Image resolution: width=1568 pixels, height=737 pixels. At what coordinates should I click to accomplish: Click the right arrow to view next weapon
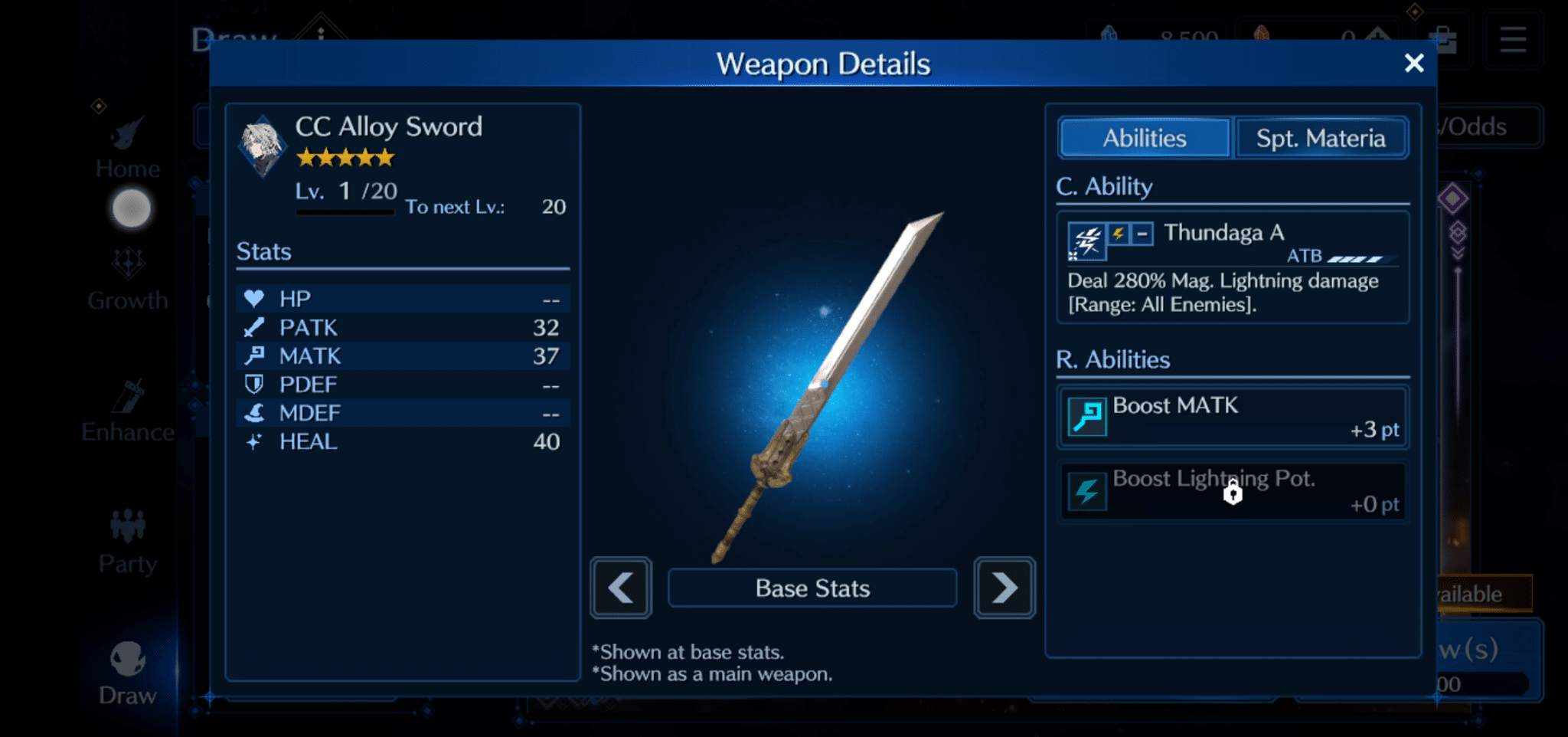pos(1004,588)
